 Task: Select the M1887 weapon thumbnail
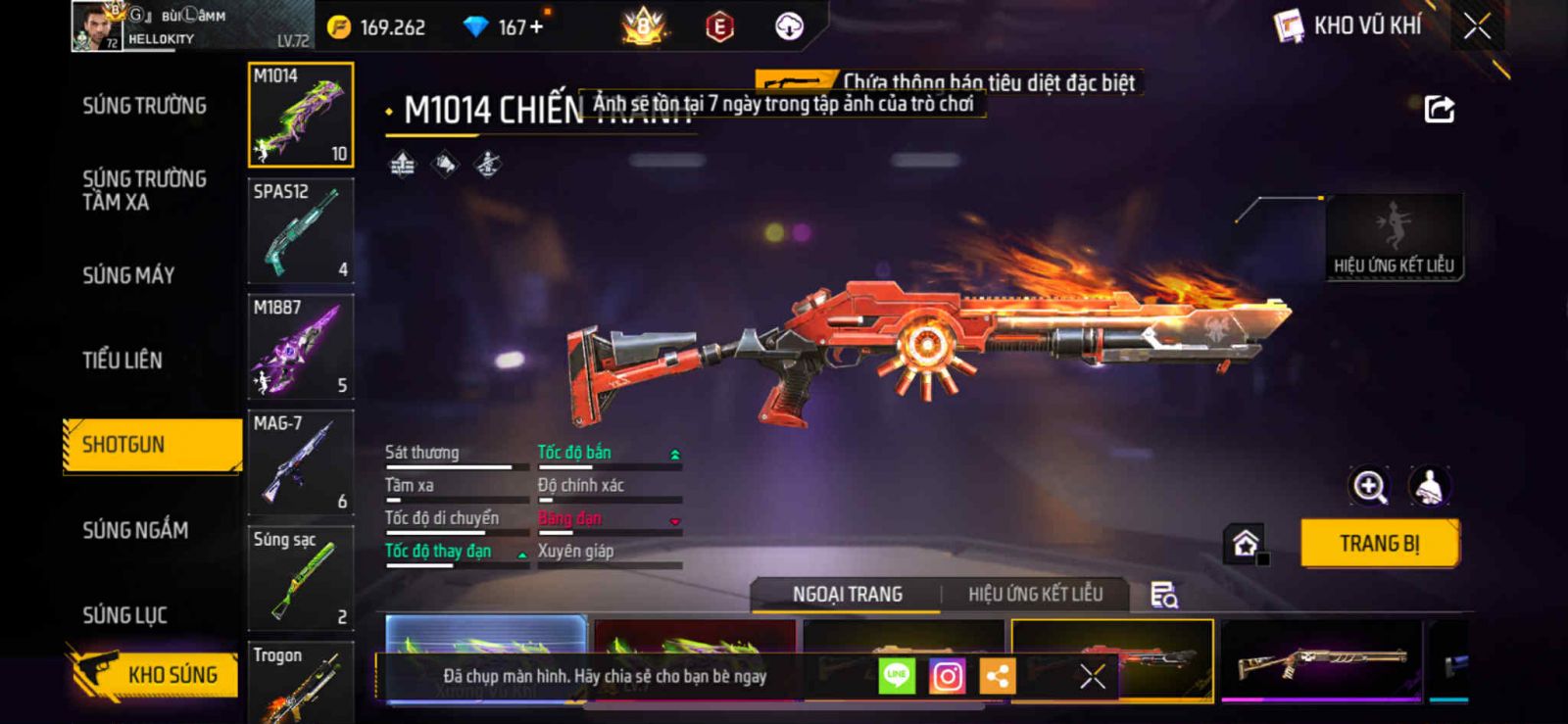pos(300,347)
